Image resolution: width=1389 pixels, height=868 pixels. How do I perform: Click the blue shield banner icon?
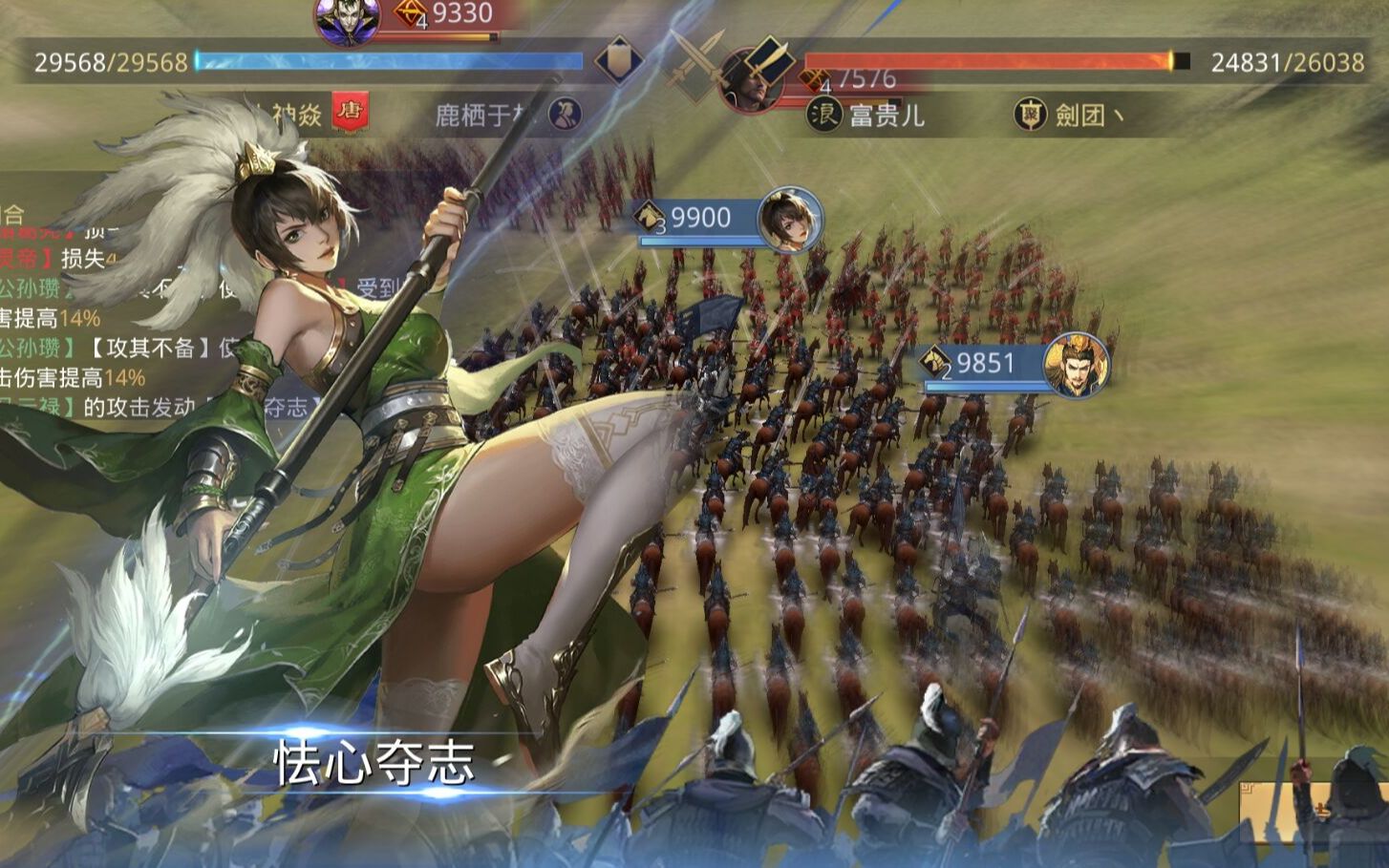(618, 60)
